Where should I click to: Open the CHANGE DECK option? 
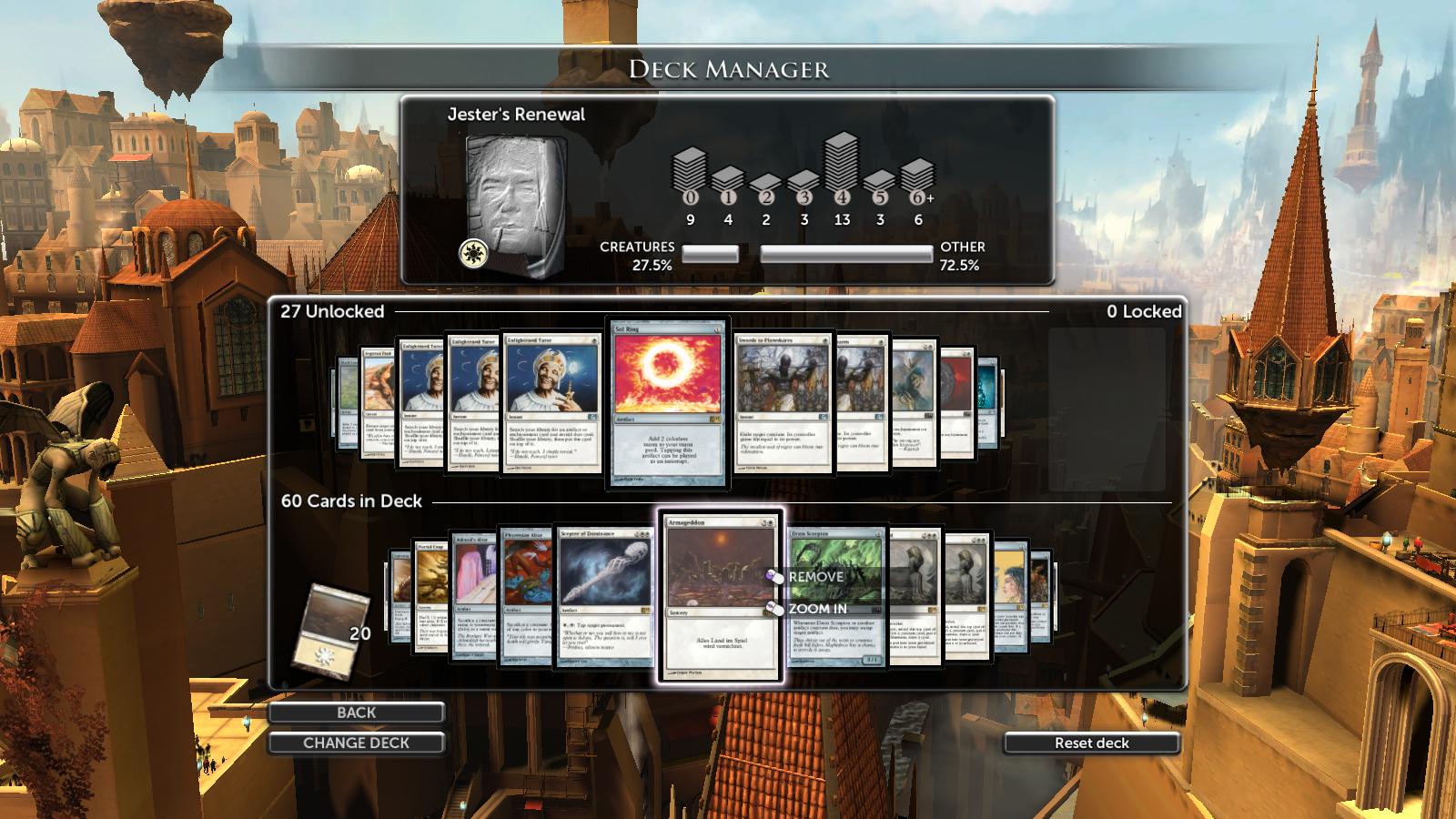click(x=356, y=743)
